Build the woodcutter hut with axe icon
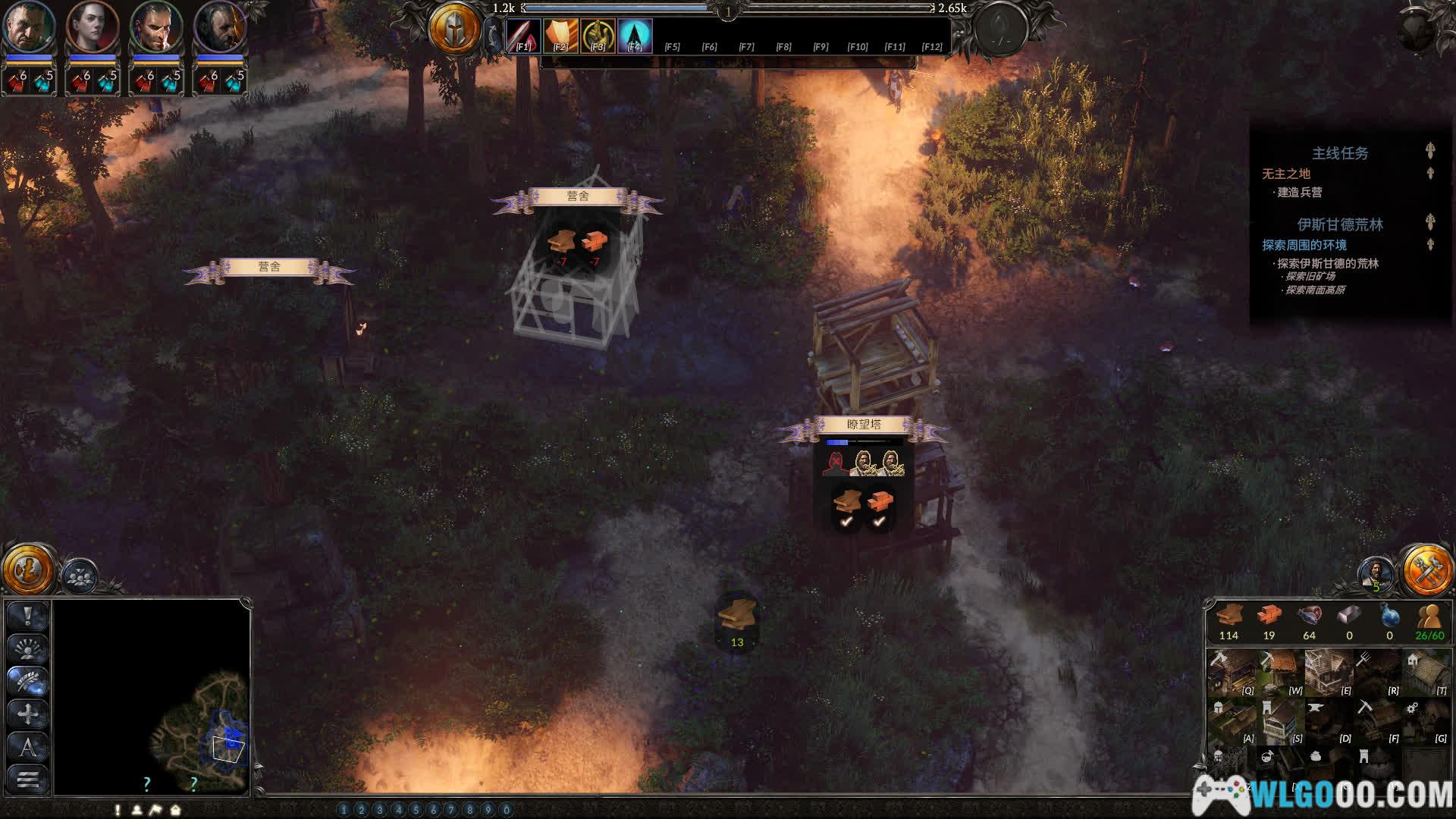The width and height of the screenshot is (1456, 819). click(1231, 672)
